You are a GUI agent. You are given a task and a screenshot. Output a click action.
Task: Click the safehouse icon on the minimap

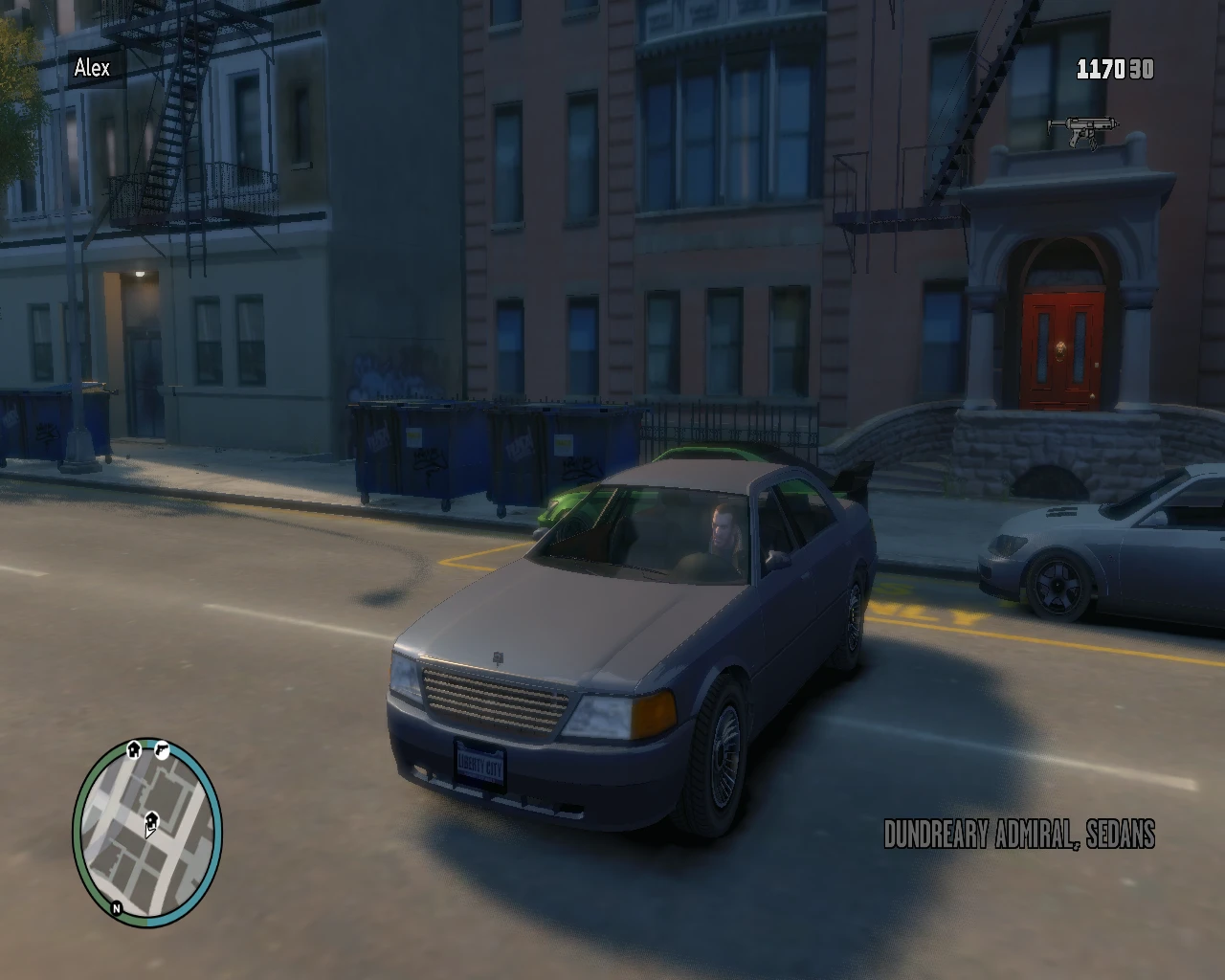click(134, 748)
